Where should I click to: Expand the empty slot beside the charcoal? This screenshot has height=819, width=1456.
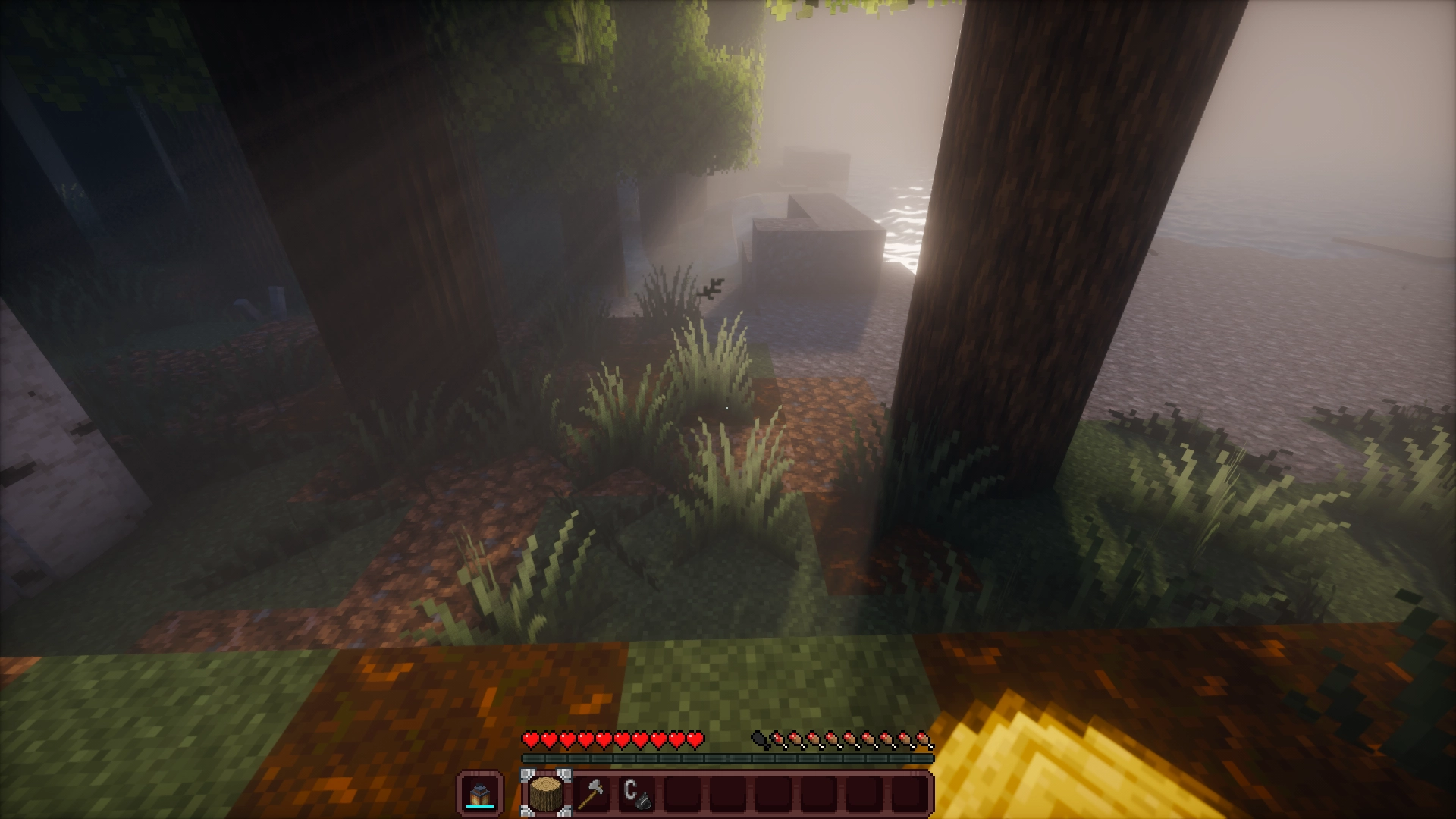tap(681, 795)
